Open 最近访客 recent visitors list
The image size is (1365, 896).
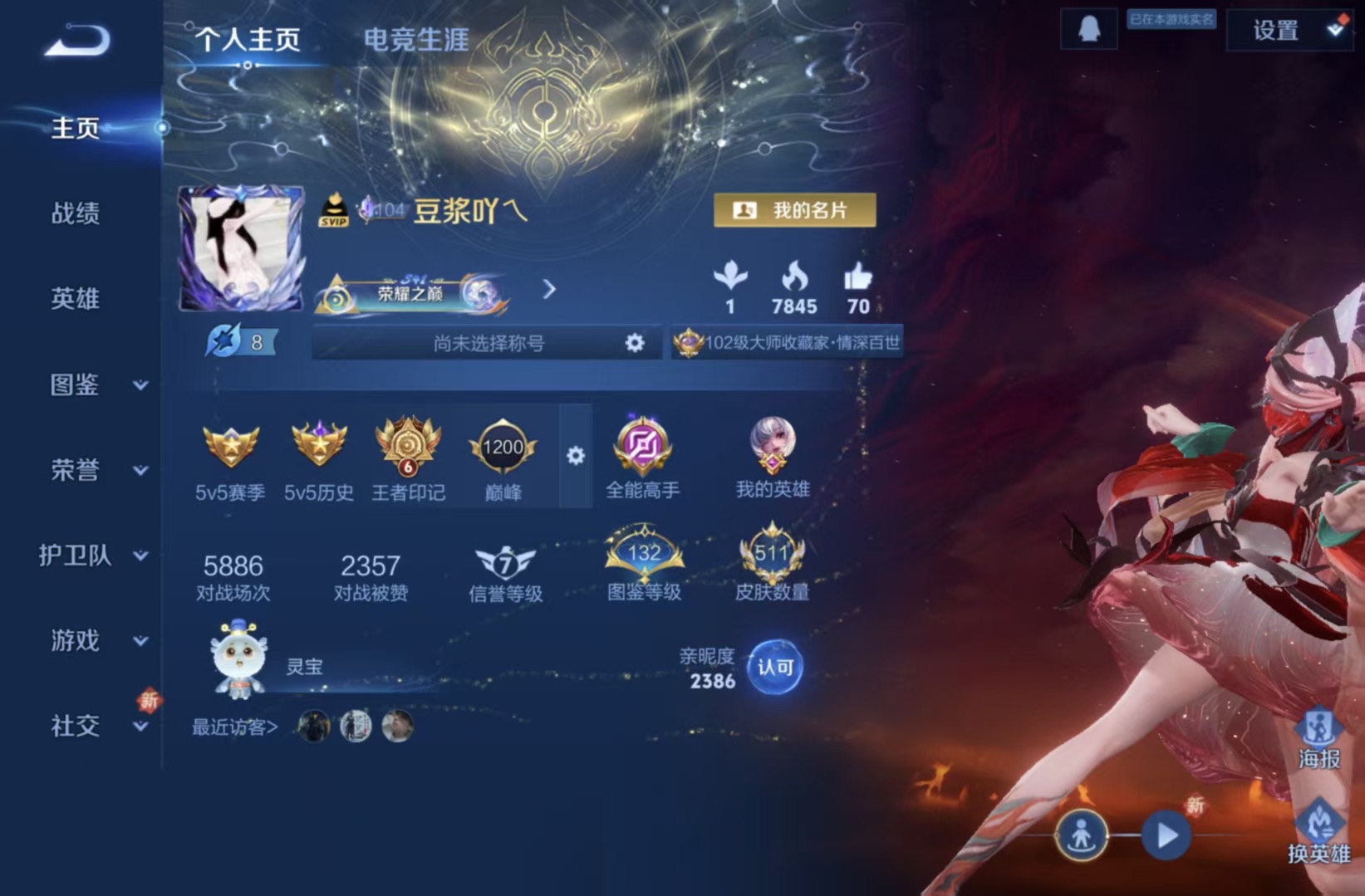[235, 727]
